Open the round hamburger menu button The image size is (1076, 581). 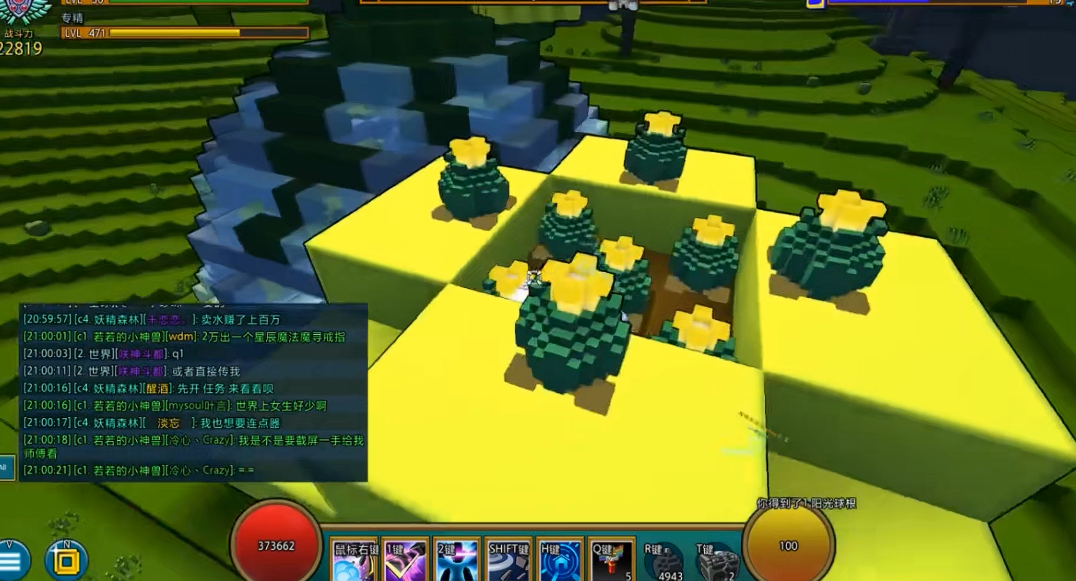pyautogui.click(x=13, y=561)
